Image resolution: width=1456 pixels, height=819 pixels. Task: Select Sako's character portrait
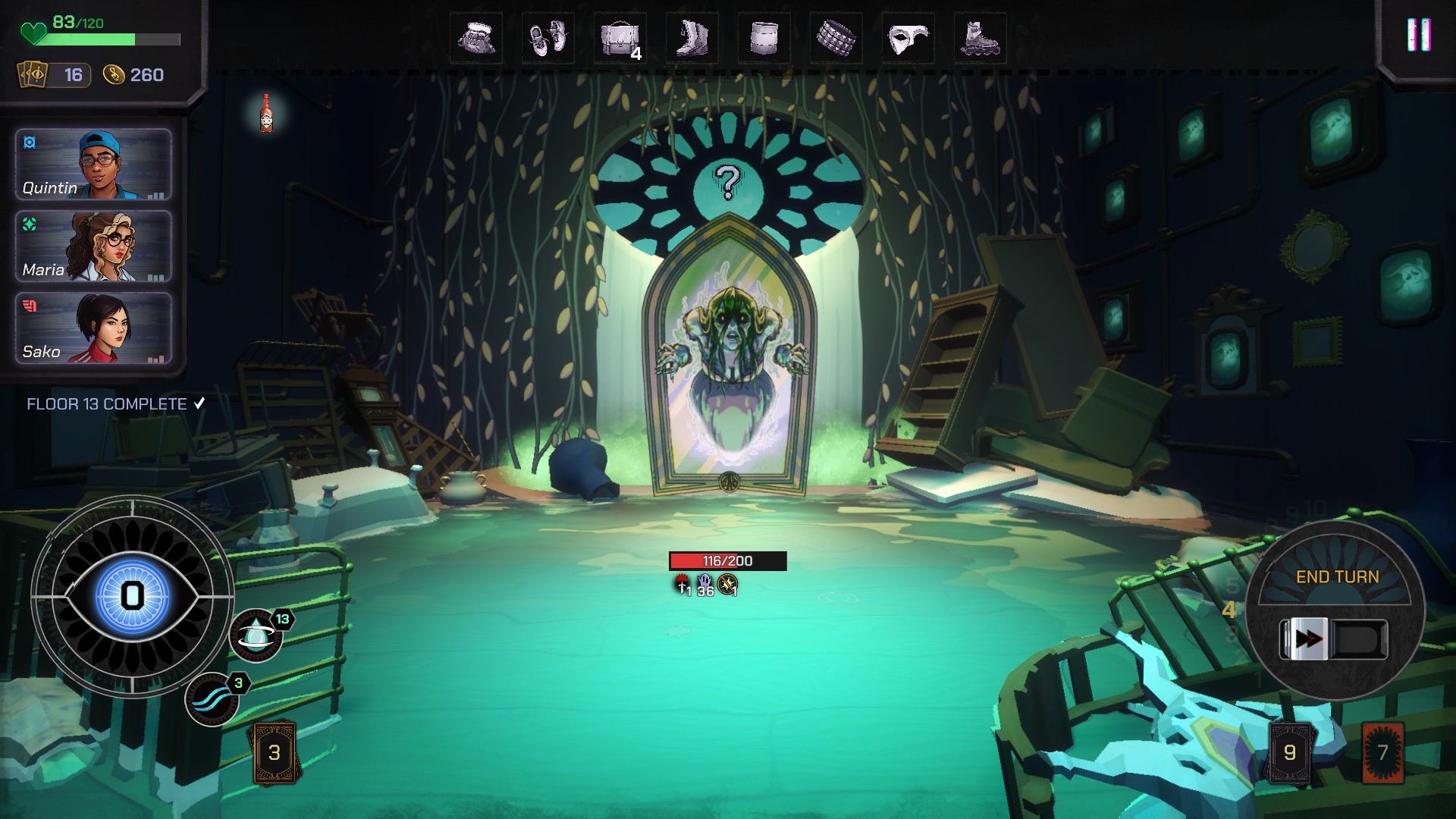(93, 328)
